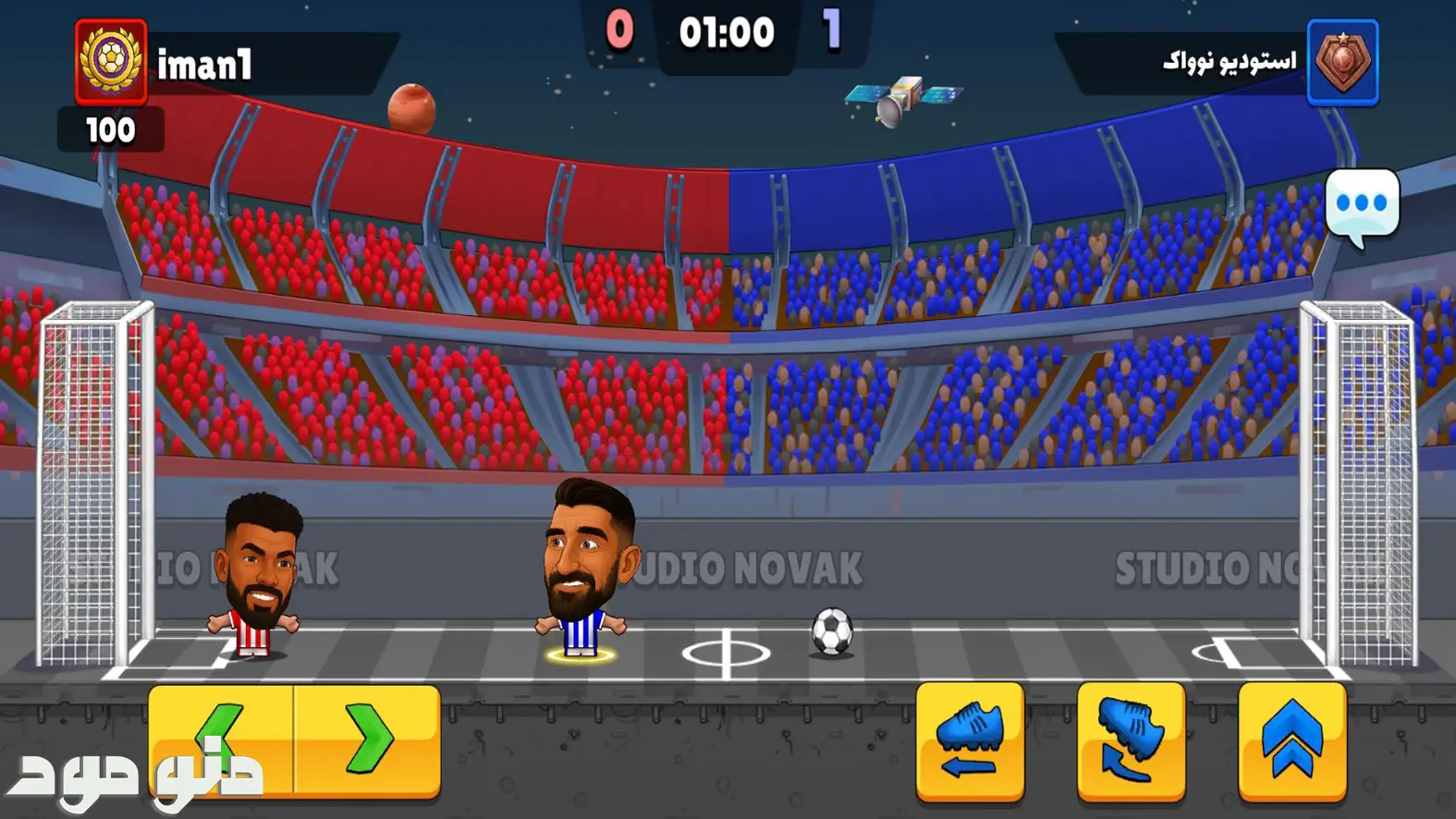This screenshot has height=819, width=1456.
Task: Activate the high kick boot button
Action: [x=1131, y=740]
